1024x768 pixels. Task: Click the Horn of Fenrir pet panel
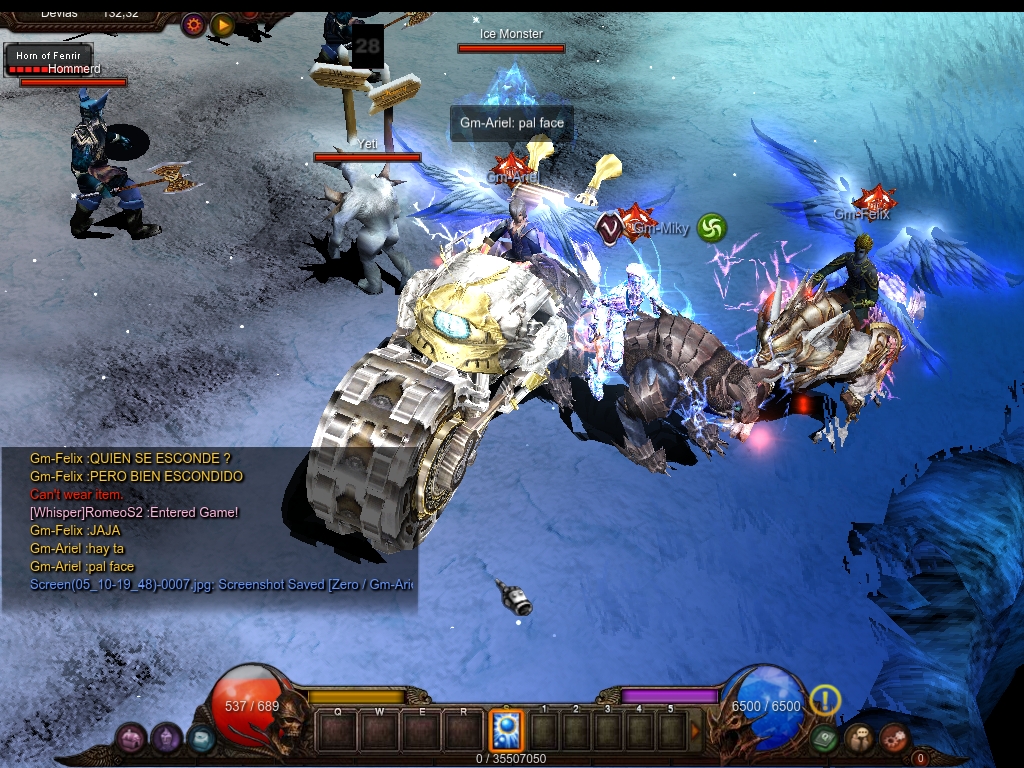pyautogui.click(x=48, y=60)
